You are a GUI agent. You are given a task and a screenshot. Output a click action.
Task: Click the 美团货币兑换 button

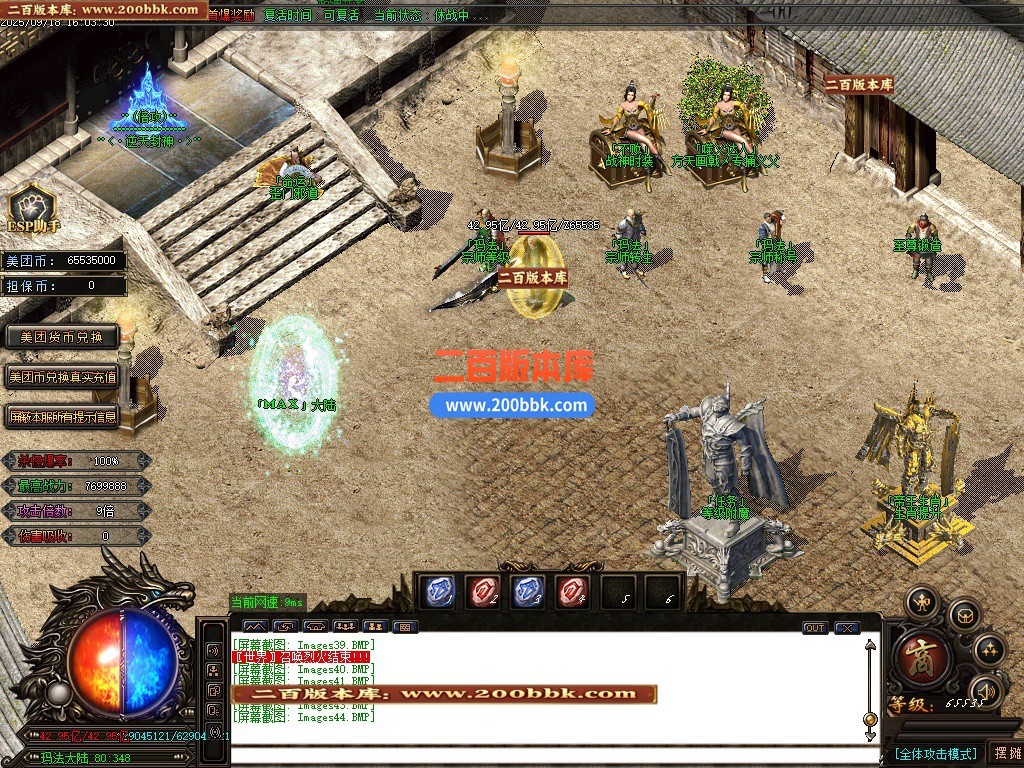tap(62, 337)
